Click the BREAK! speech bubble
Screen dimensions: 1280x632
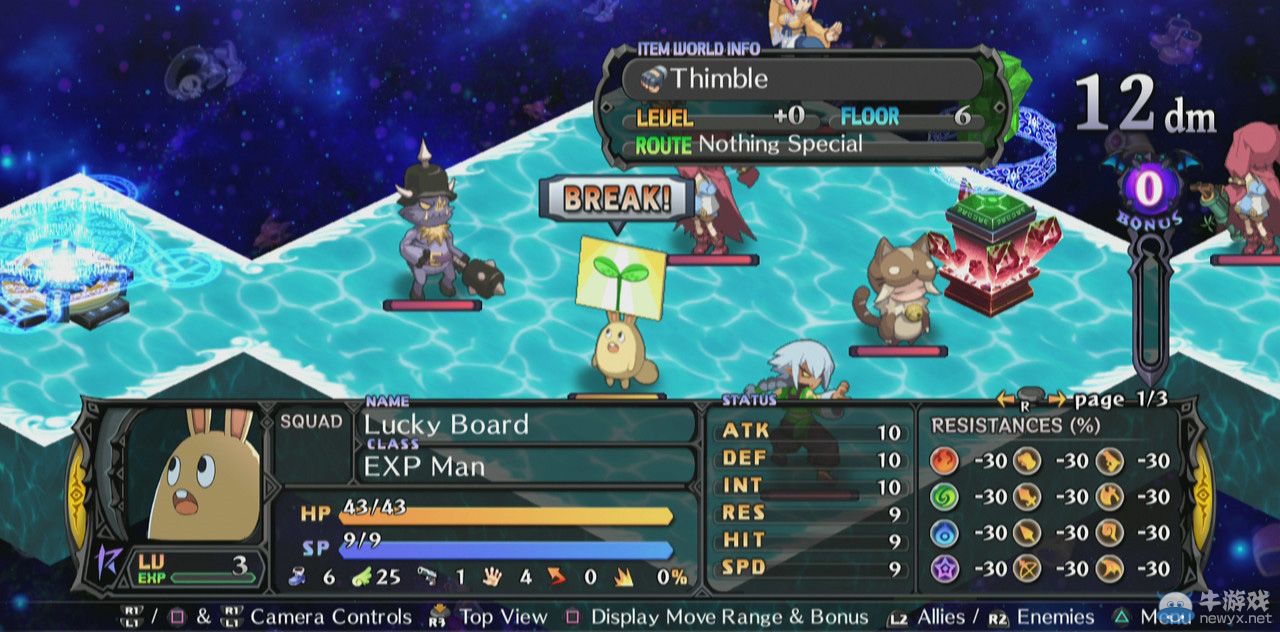pyautogui.click(x=615, y=198)
